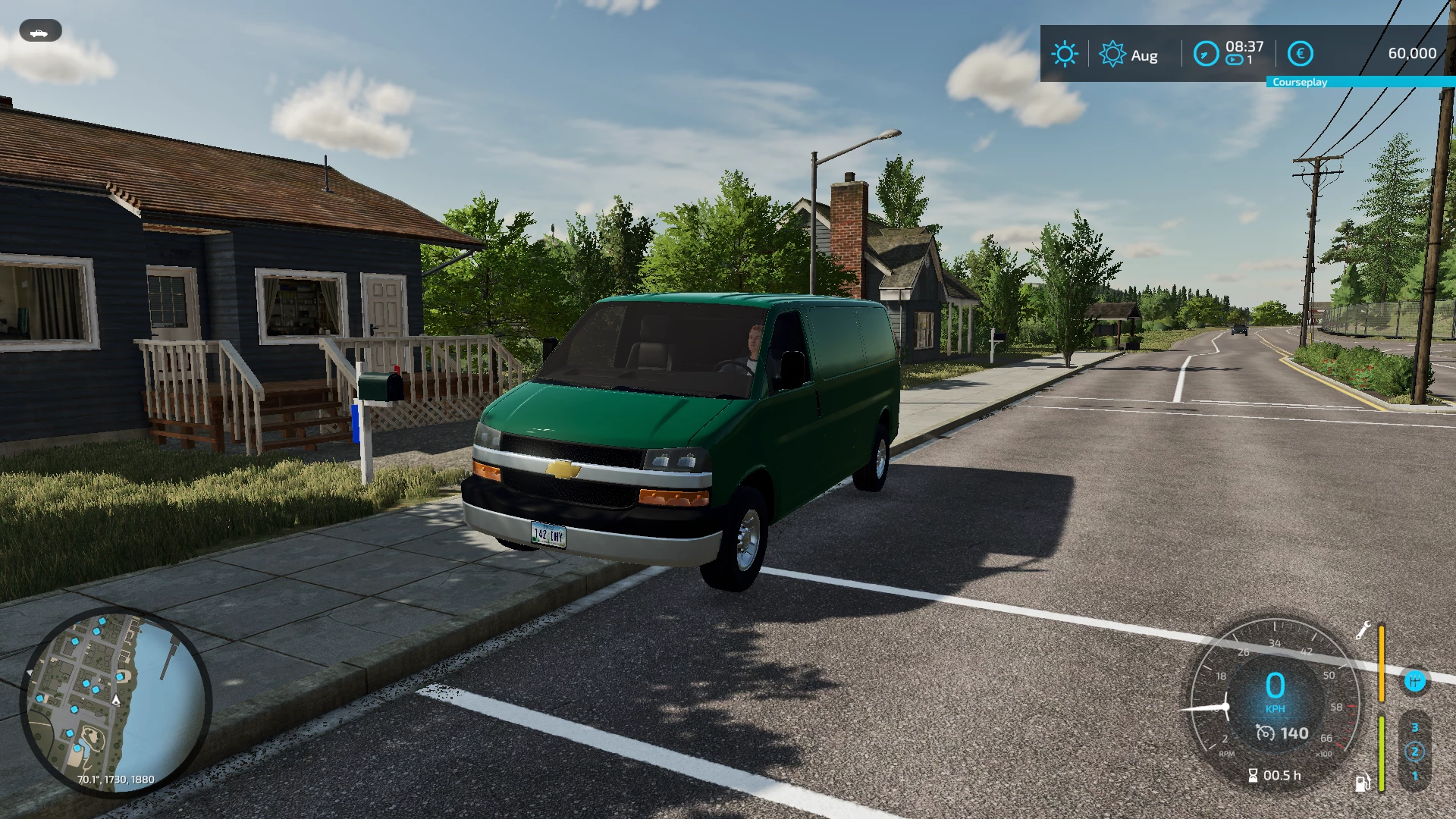Click the Aug month label

coord(1145,55)
